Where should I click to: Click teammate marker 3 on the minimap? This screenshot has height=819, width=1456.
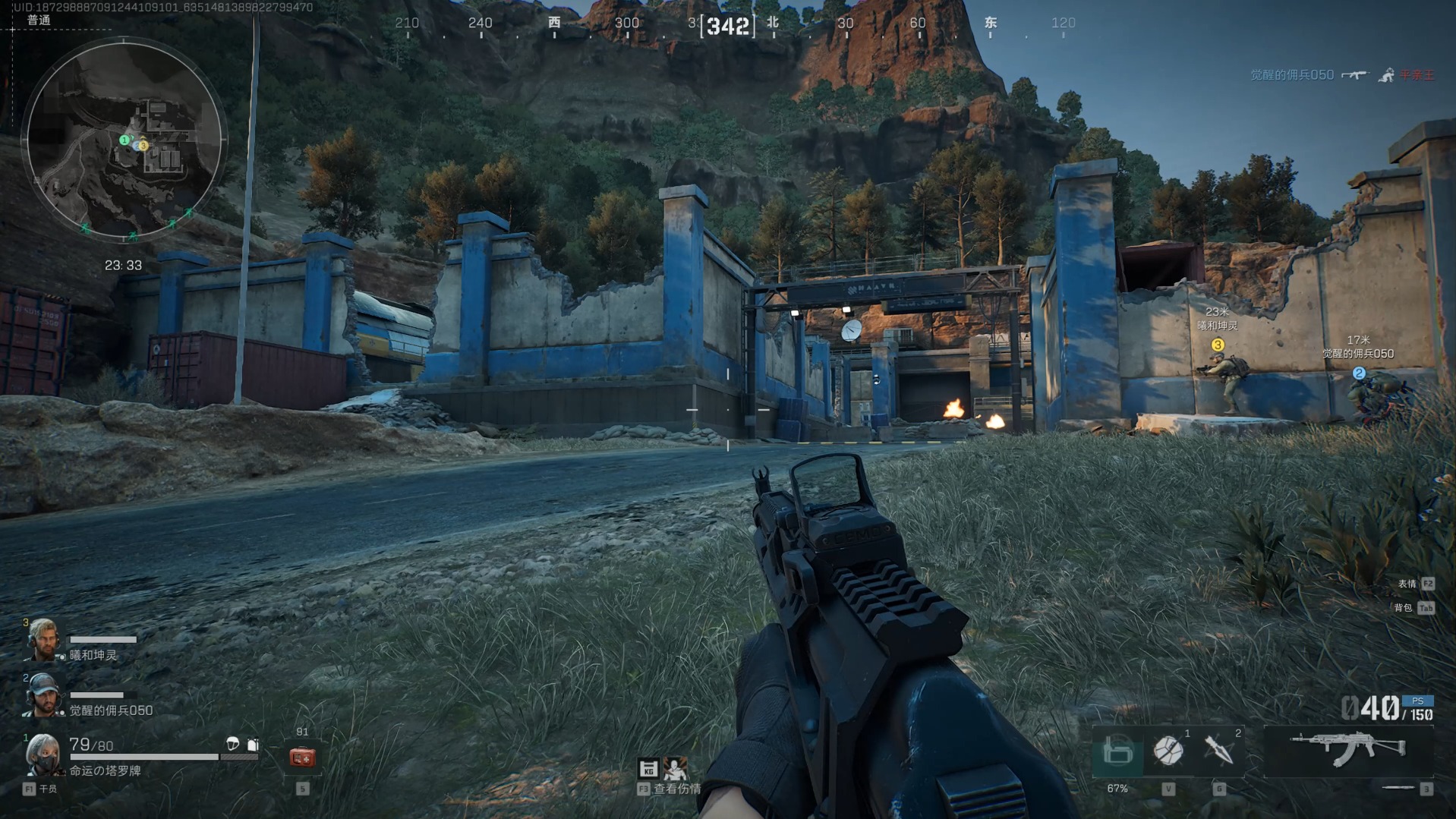(x=143, y=146)
